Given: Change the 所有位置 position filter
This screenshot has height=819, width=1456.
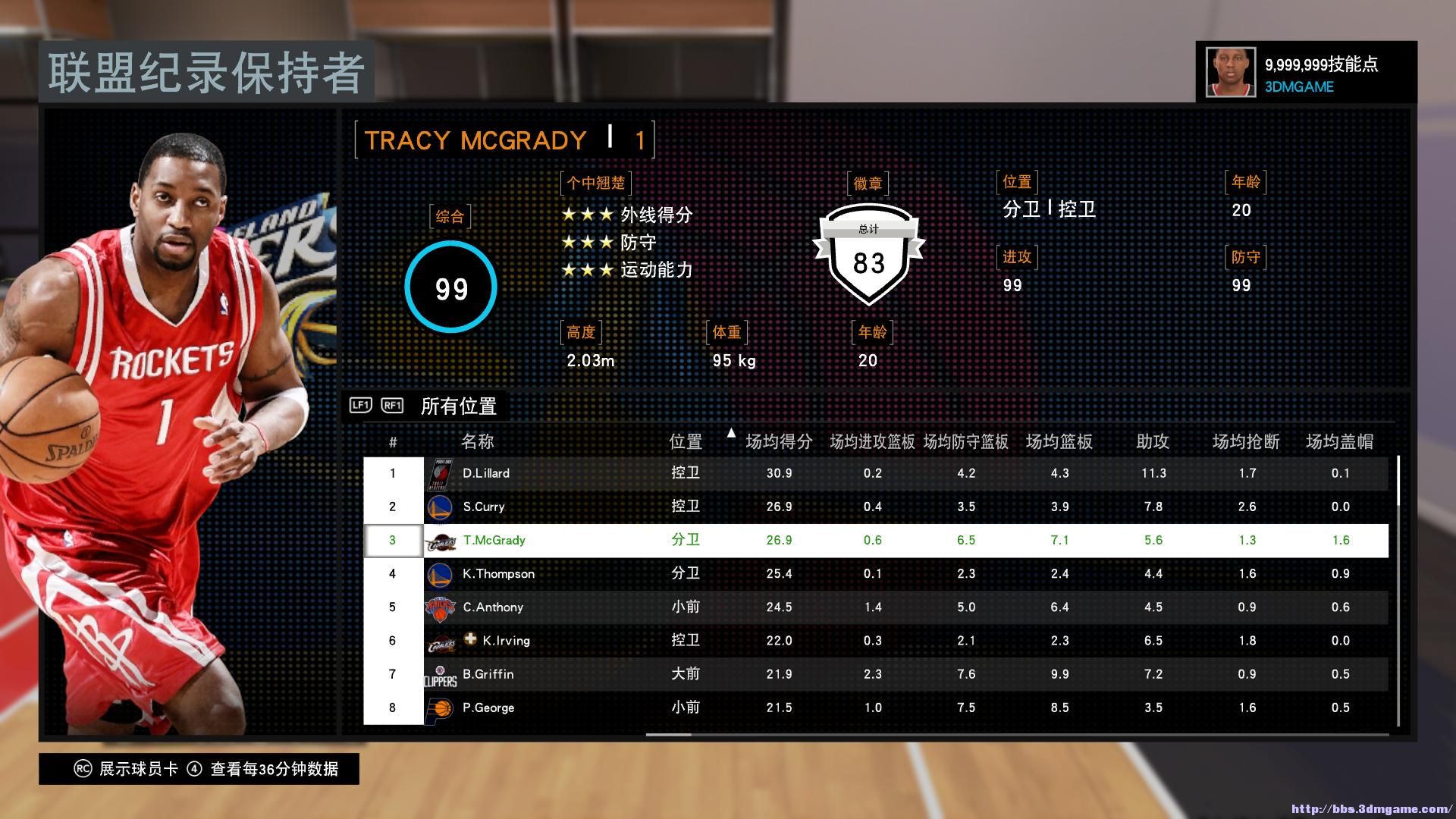Looking at the screenshot, I should tap(458, 406).
